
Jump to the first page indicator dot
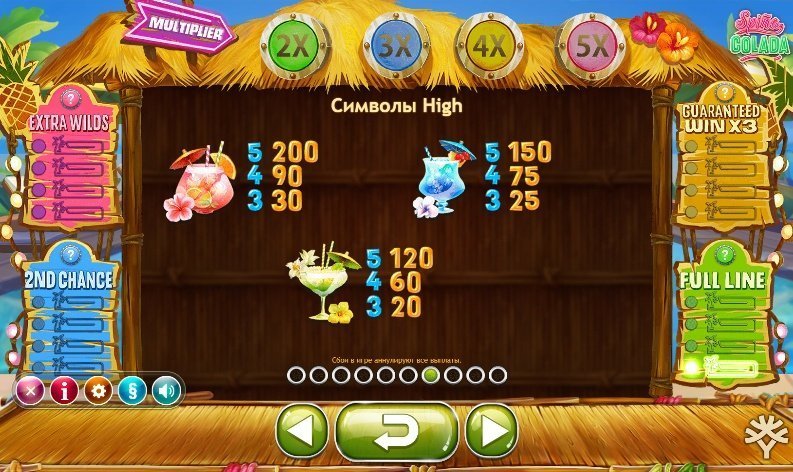pyautogui.click(x=295, y=375)
